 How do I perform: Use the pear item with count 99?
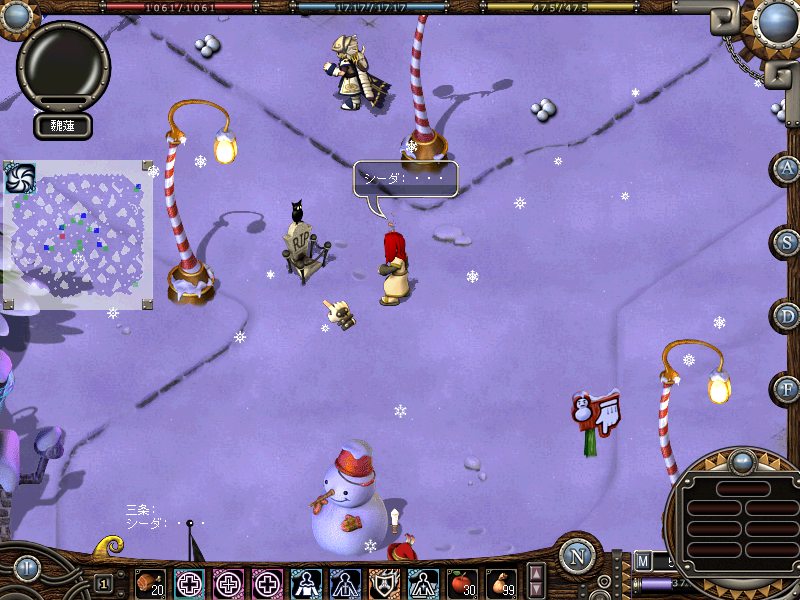(501, 583)
